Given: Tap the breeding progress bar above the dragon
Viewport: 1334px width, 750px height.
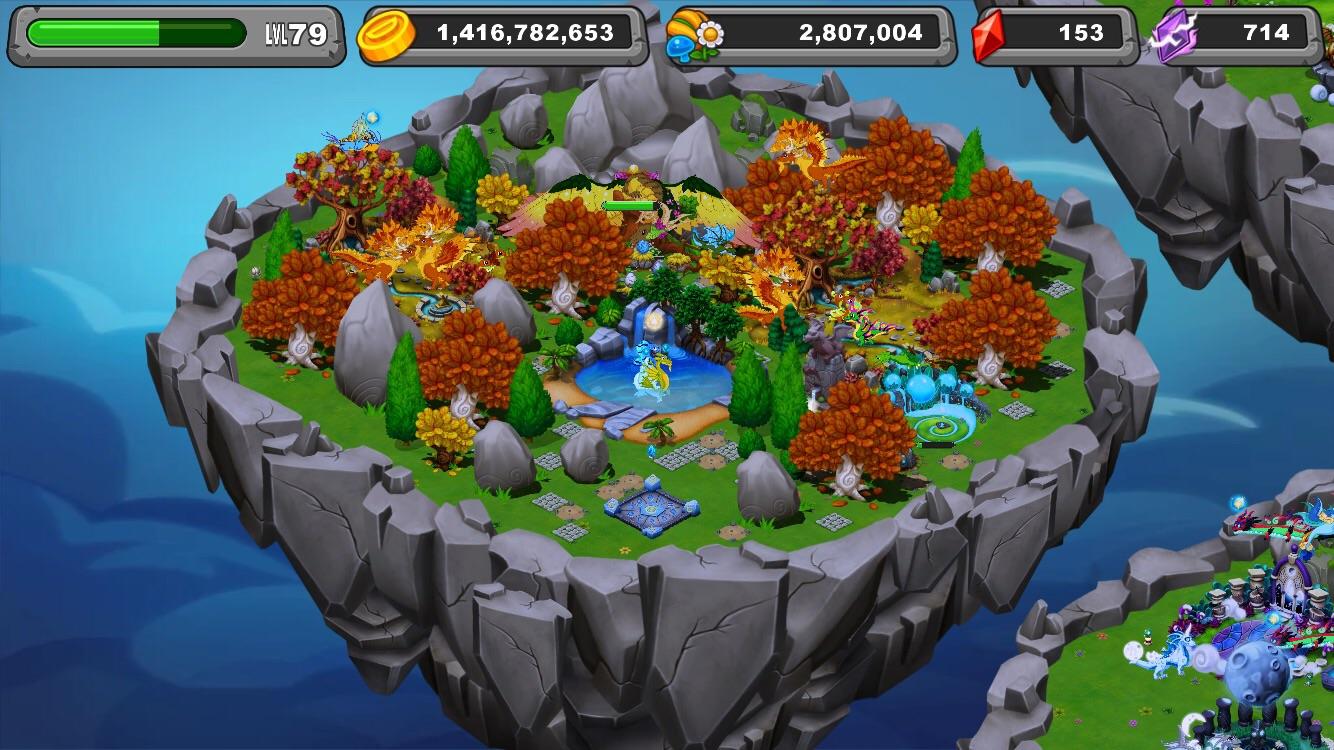Looking at the screenshot, I should (x=630, y=202).
